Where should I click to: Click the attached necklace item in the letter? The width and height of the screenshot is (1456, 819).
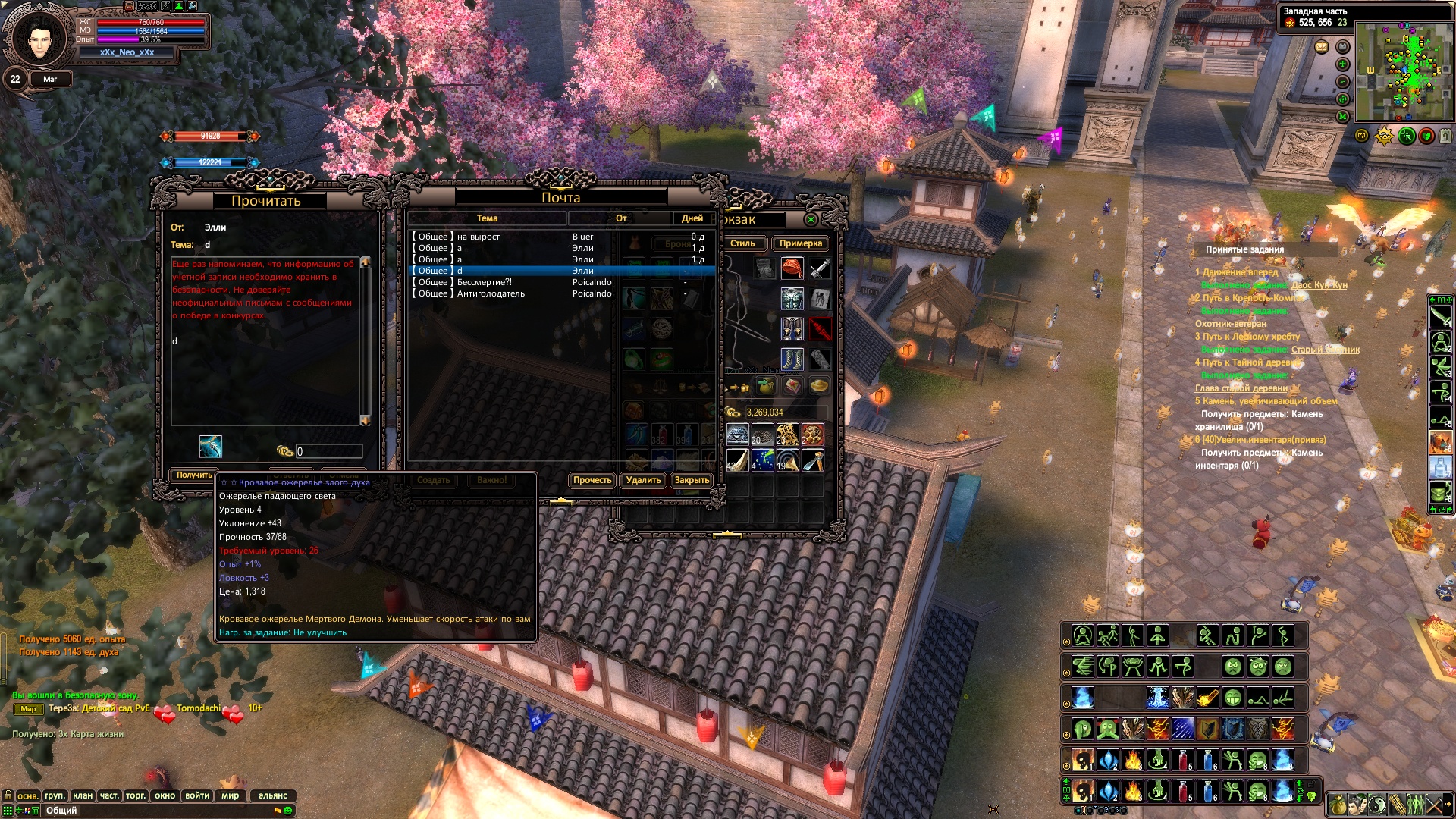(x=210, y=447)
